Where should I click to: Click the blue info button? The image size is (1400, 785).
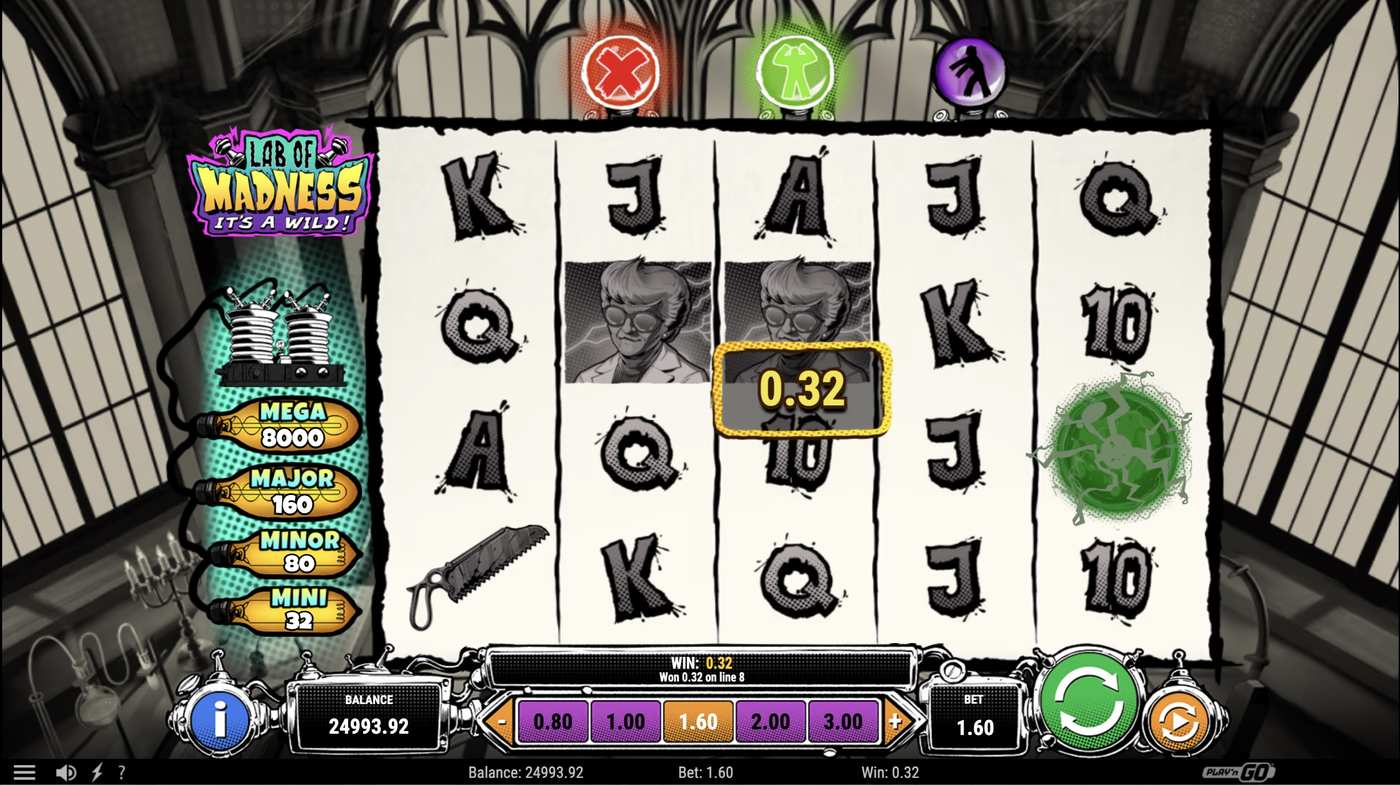220,718
